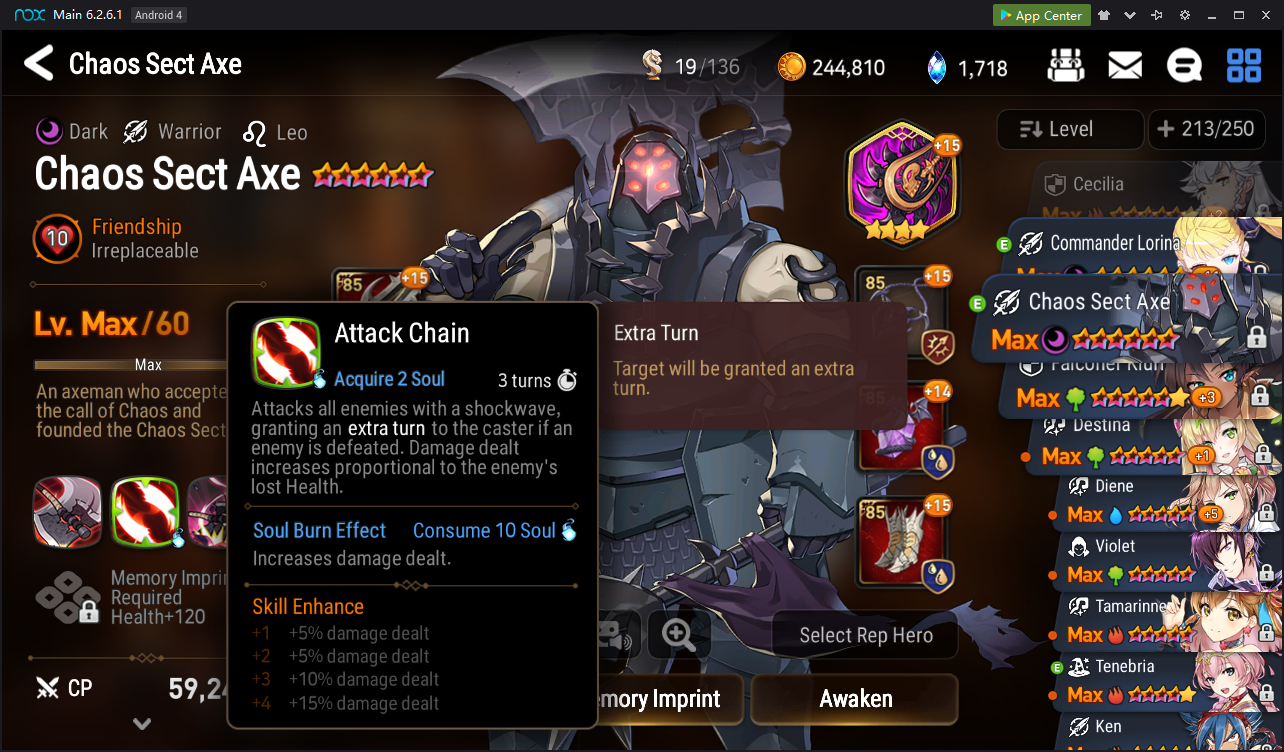
Task: Choose Tamarinne from the hero list
Action: (x=1120, y=608)
